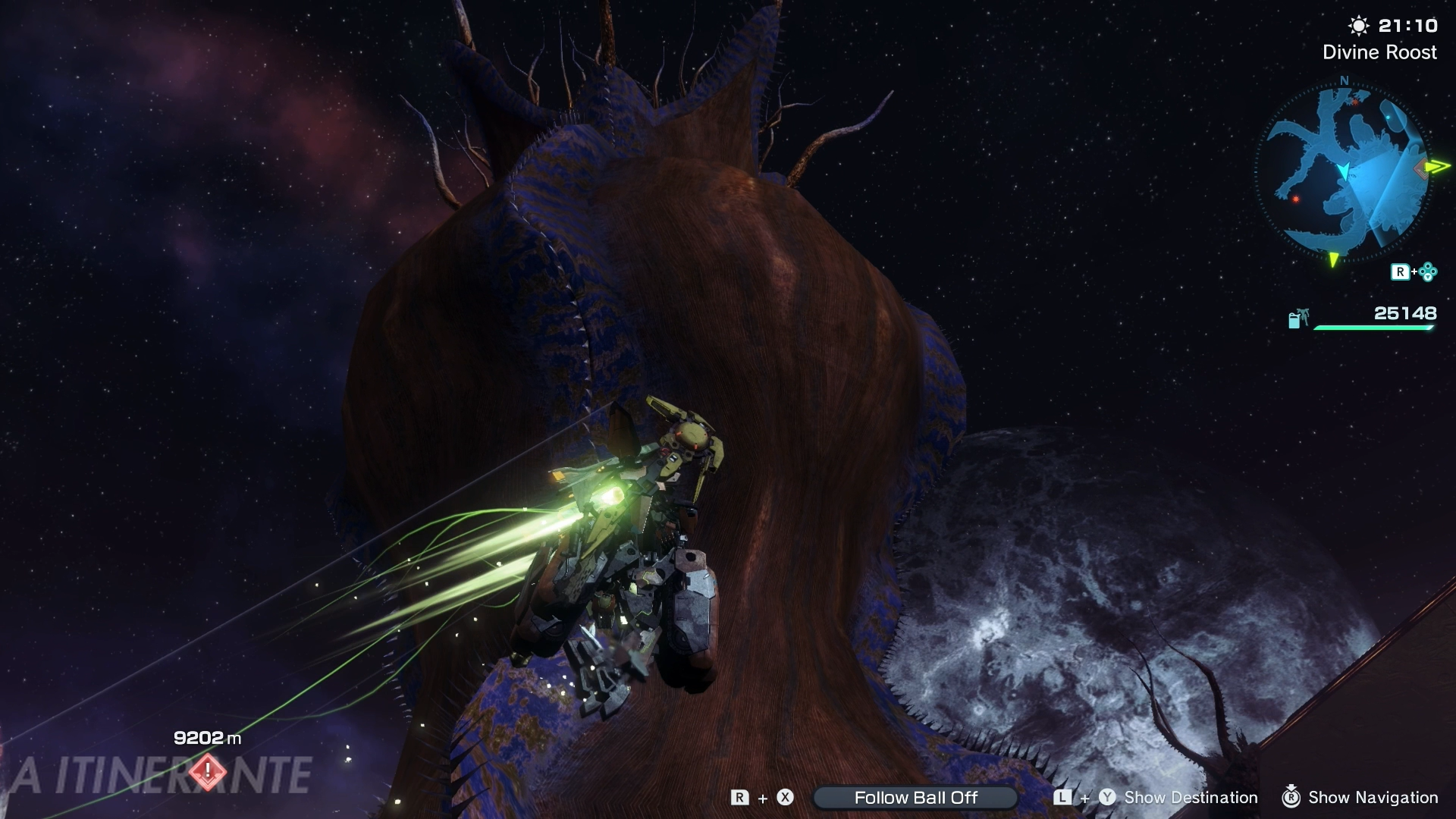Select the green arrow marker on the minimap edge
1456x819 pixels.
[x=1437, y=166]
